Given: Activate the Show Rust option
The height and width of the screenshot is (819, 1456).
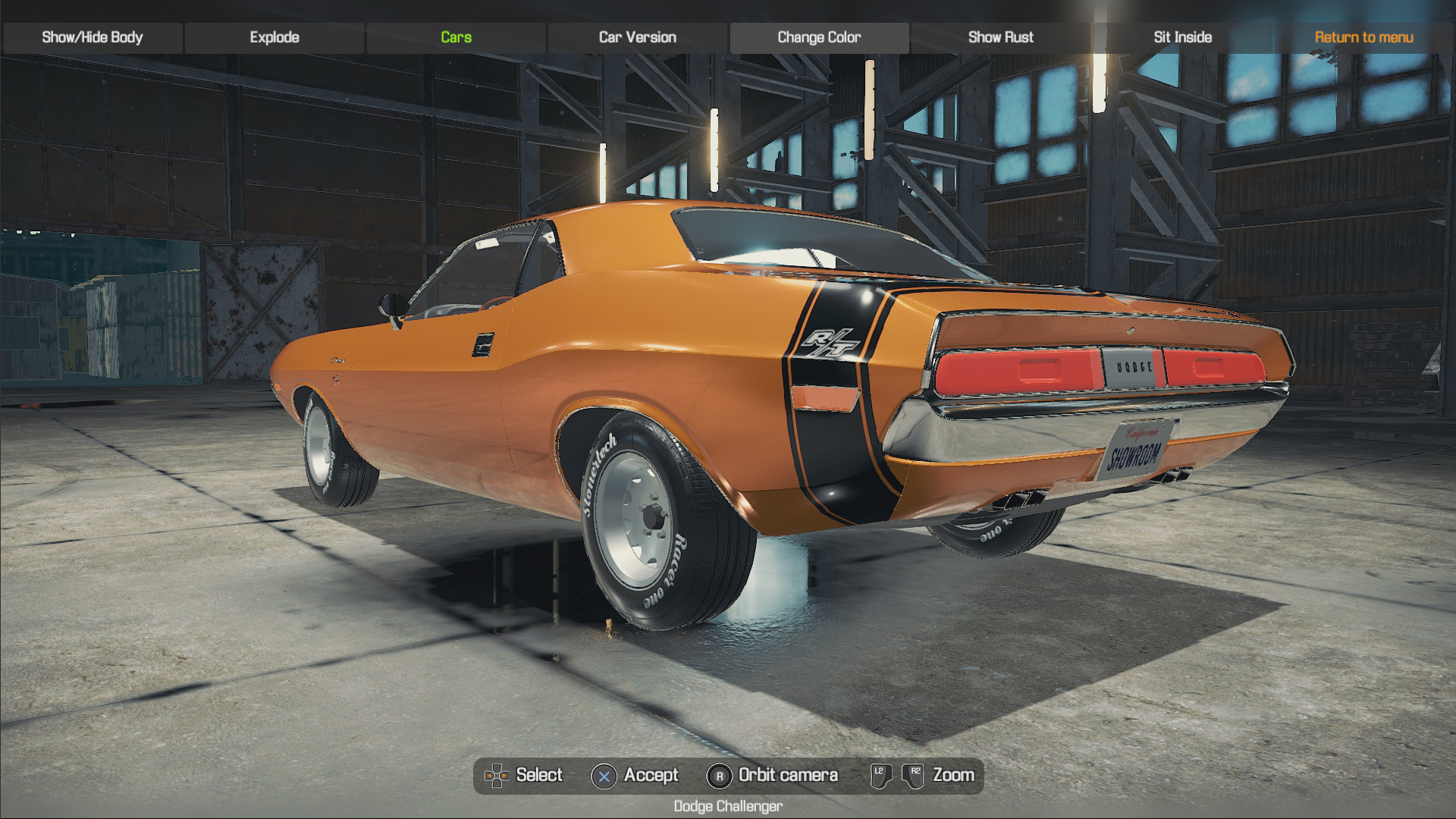Looking at the screenshot, I should point(1000,37).
